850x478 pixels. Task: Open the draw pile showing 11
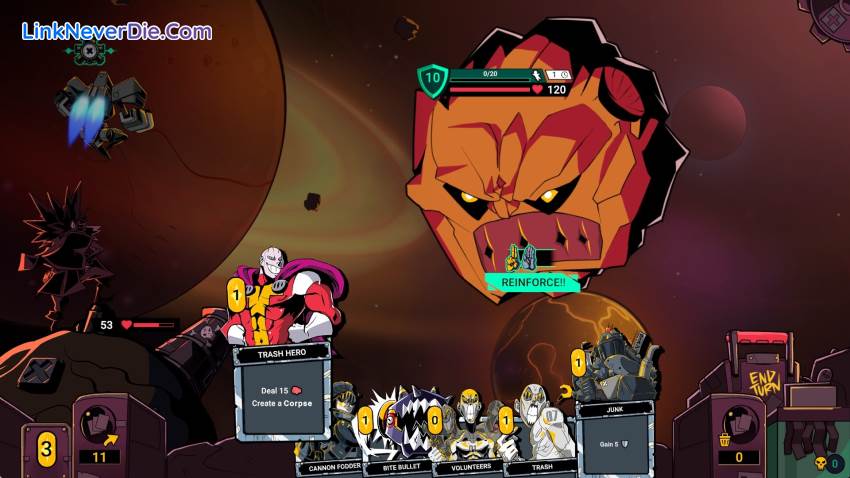coord(100,430)
